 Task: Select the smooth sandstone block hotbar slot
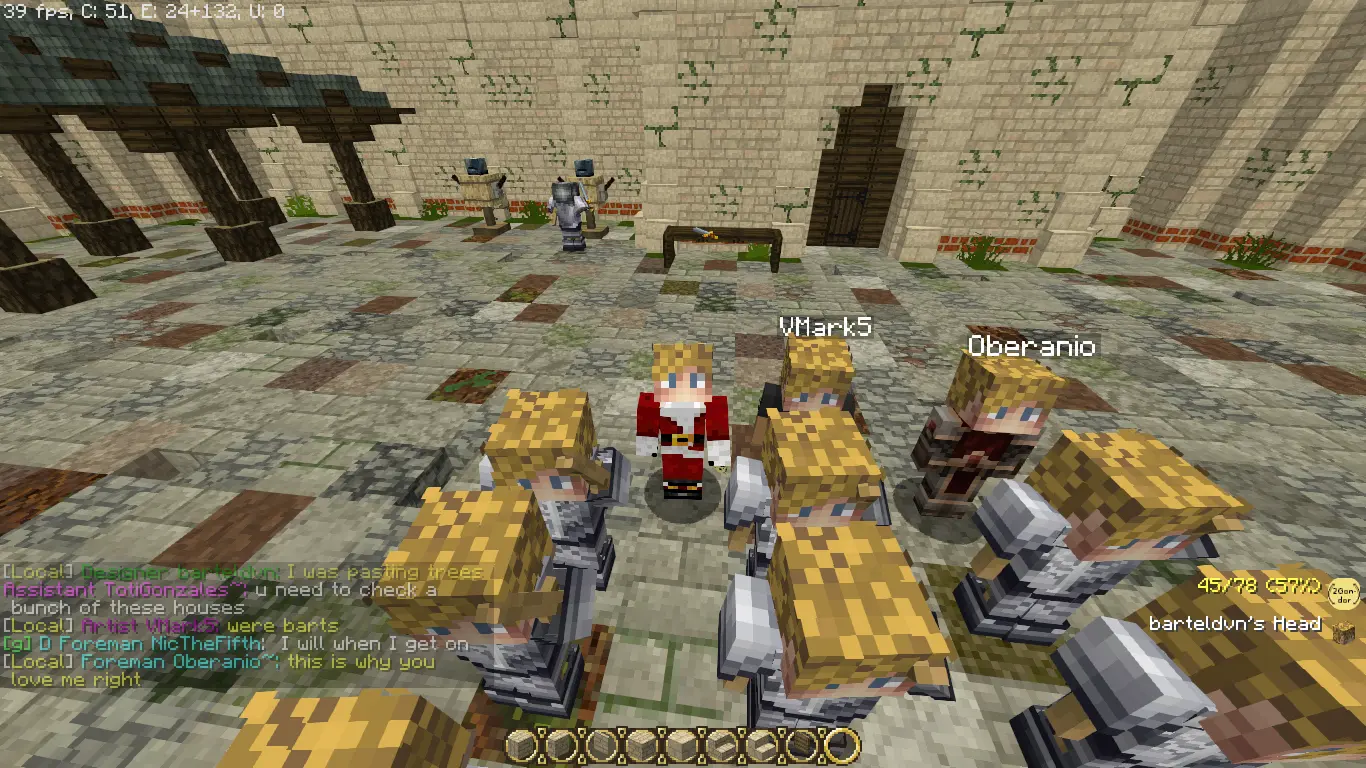tap(683, 745)
